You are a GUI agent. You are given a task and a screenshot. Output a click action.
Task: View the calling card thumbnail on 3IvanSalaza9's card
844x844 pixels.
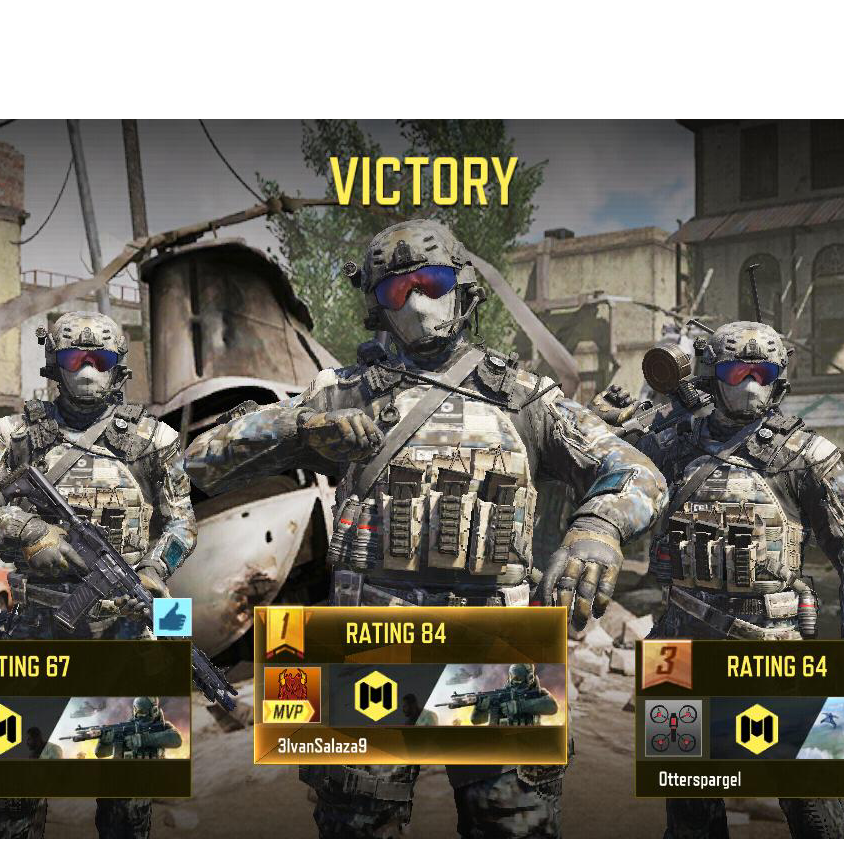point(500,695)
